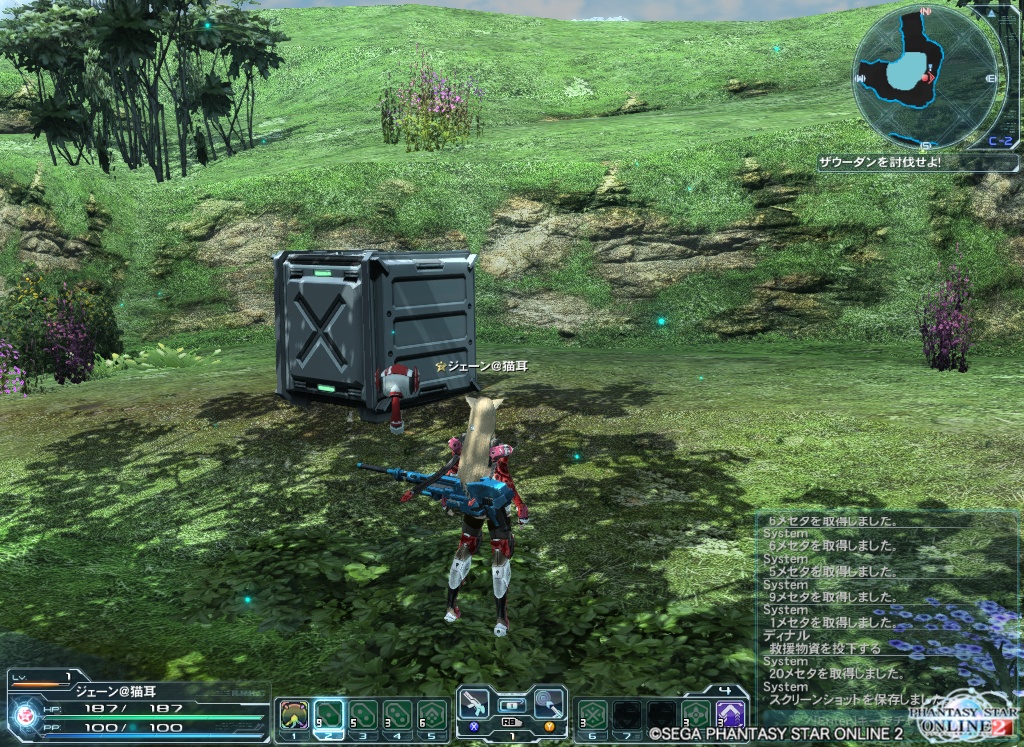This screenshot has width=1024, height=747.
Task: Activate the purple chevron skill slot
Action: click(730, 715)
